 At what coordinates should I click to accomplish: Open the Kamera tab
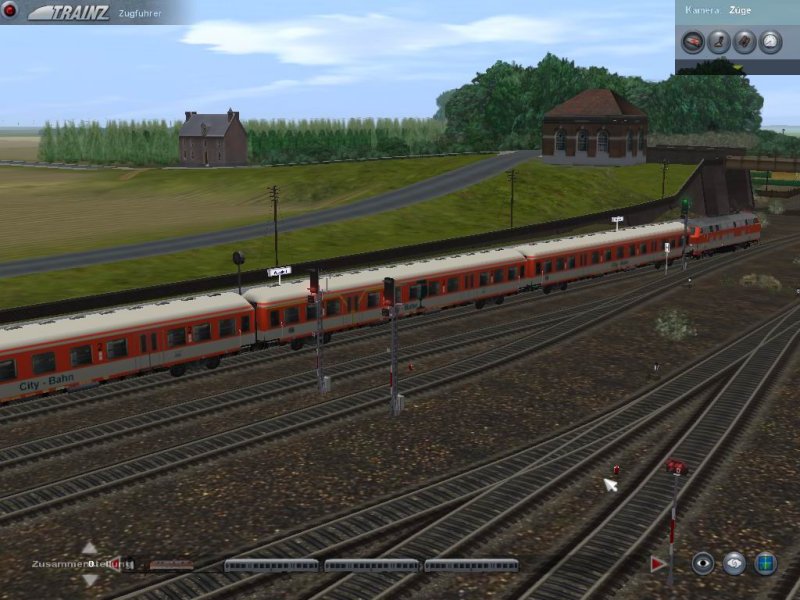pos(701,9)
